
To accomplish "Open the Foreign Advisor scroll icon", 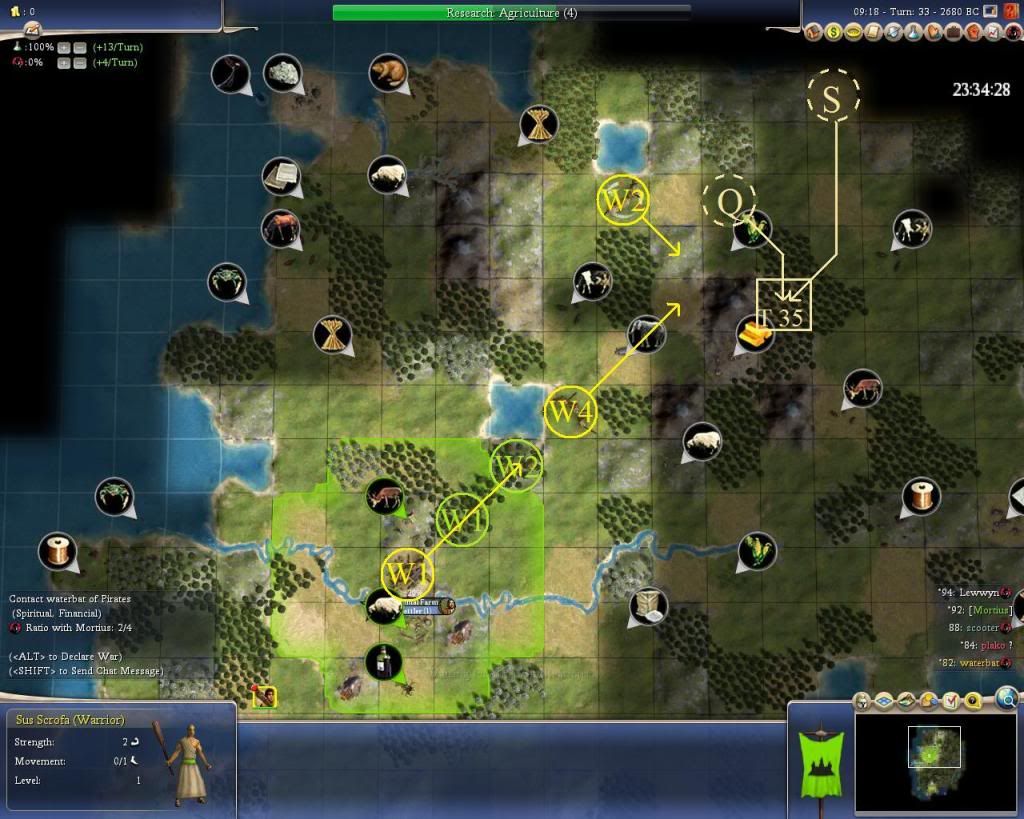I will click(x=872, y=32).
